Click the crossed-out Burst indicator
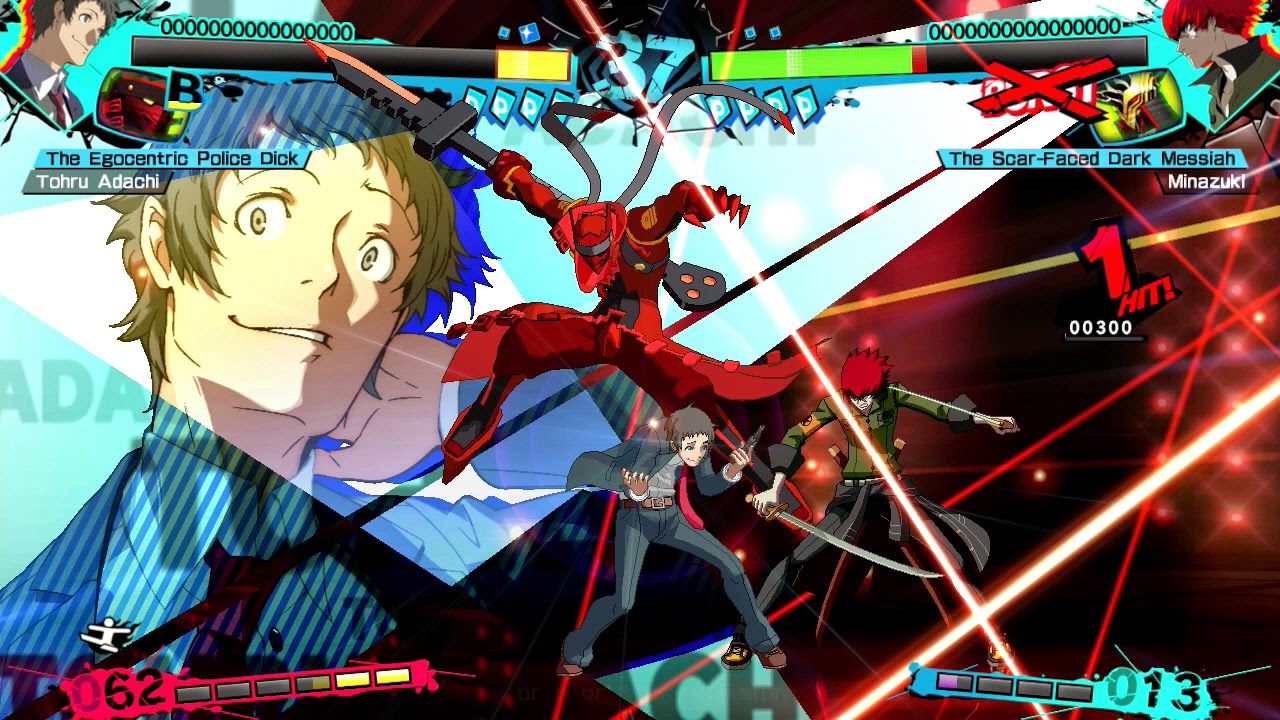The height and width of the screenshot is (720, 1280). coord(1040,92)
